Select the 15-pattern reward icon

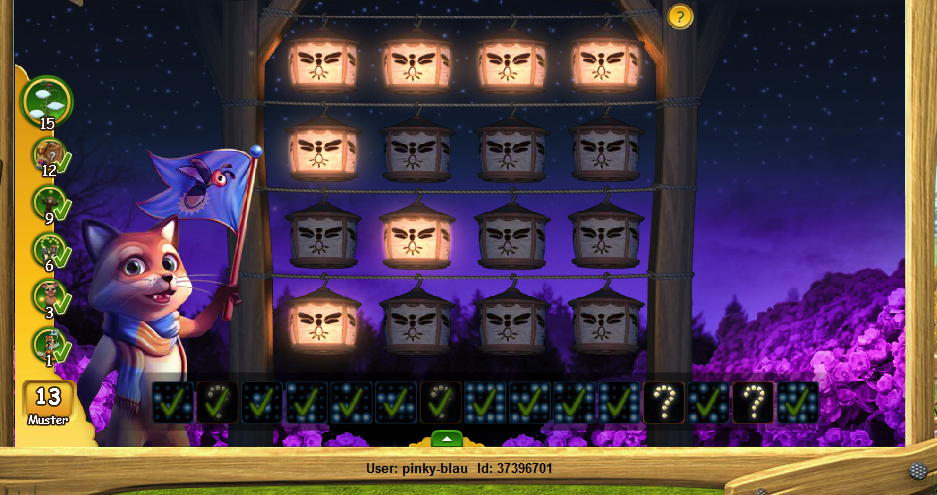pyautogui.click(x=46, y=99)
